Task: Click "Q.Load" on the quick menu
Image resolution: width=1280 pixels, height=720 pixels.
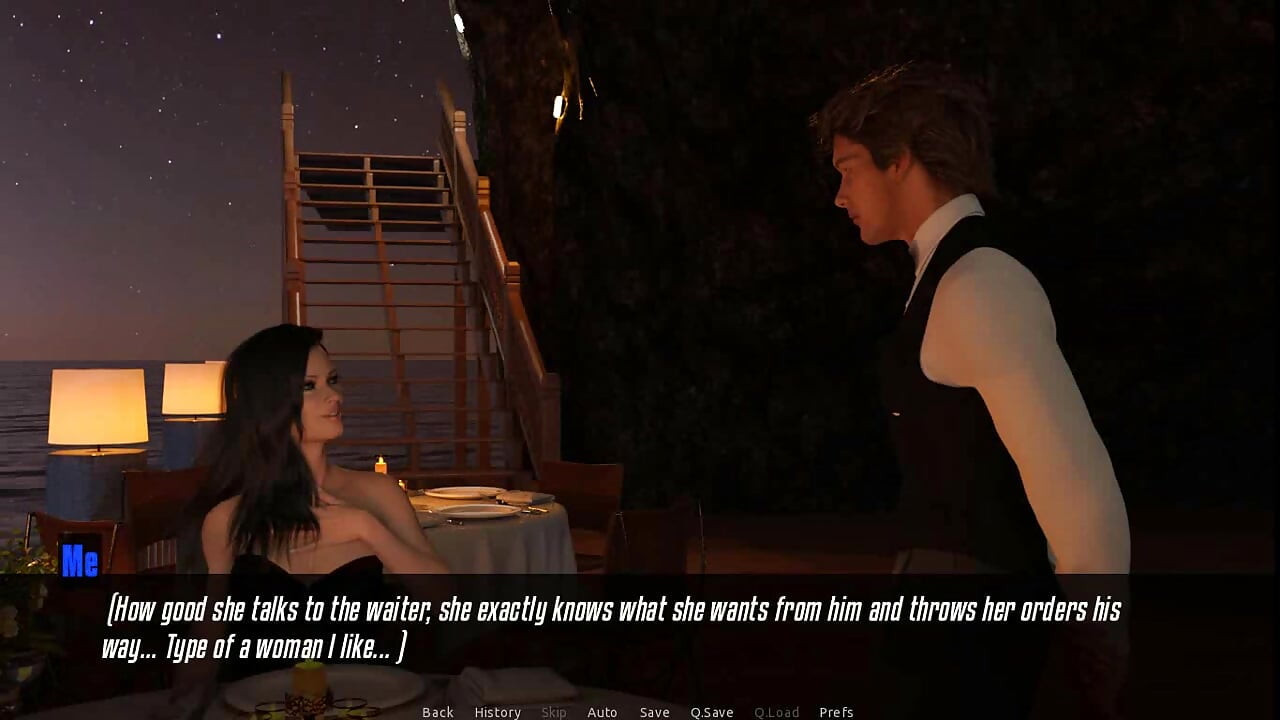Action: point(777,712)
